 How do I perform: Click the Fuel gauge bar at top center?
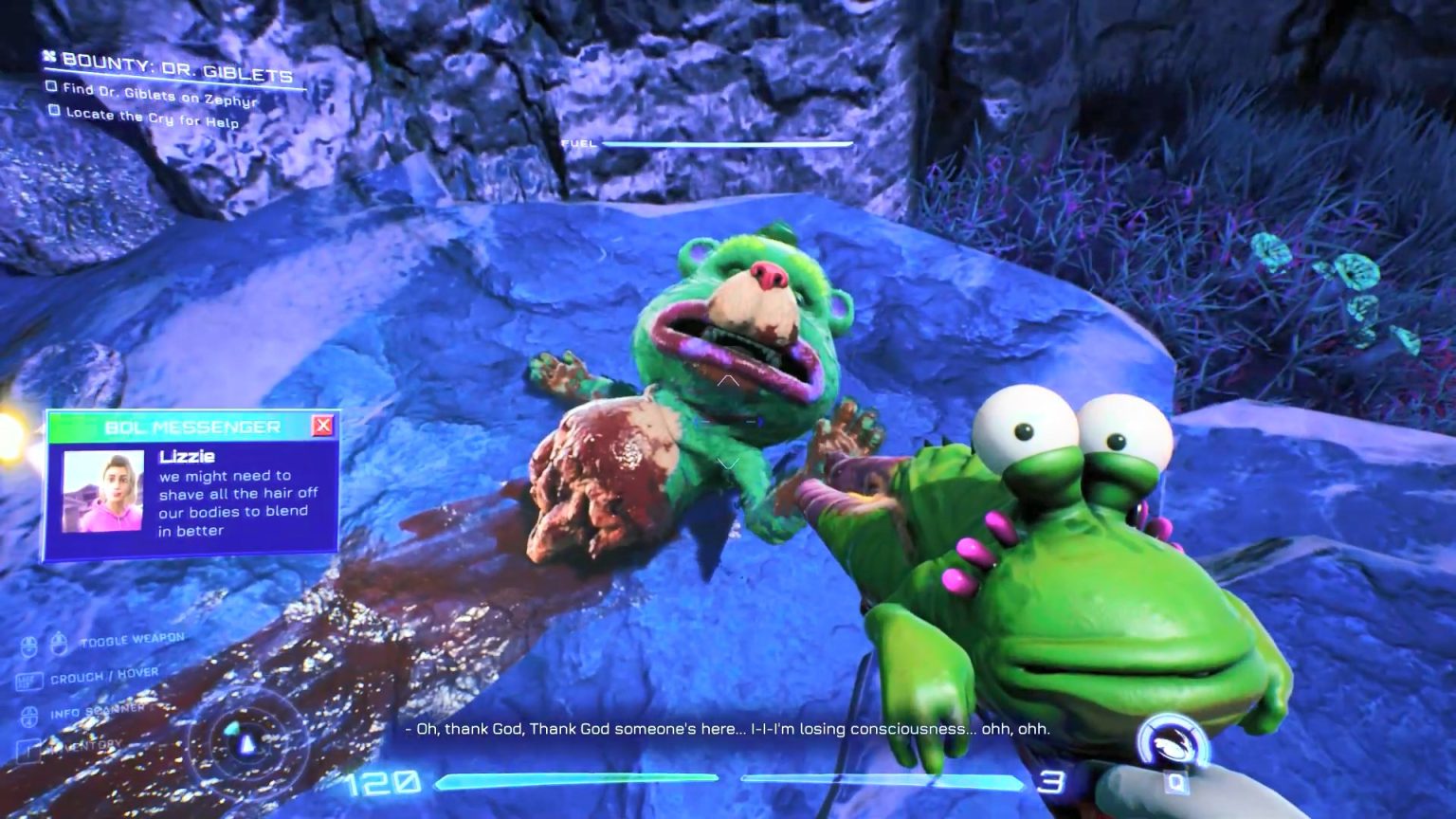point(730,144)
